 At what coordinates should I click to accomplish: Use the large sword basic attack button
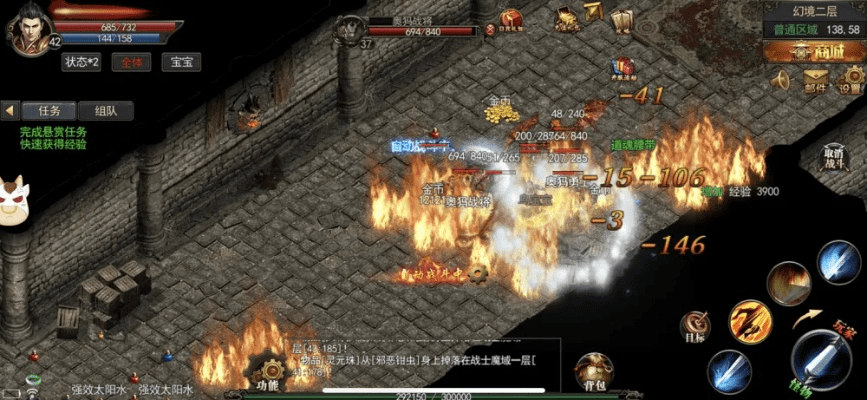coord(822,359)
